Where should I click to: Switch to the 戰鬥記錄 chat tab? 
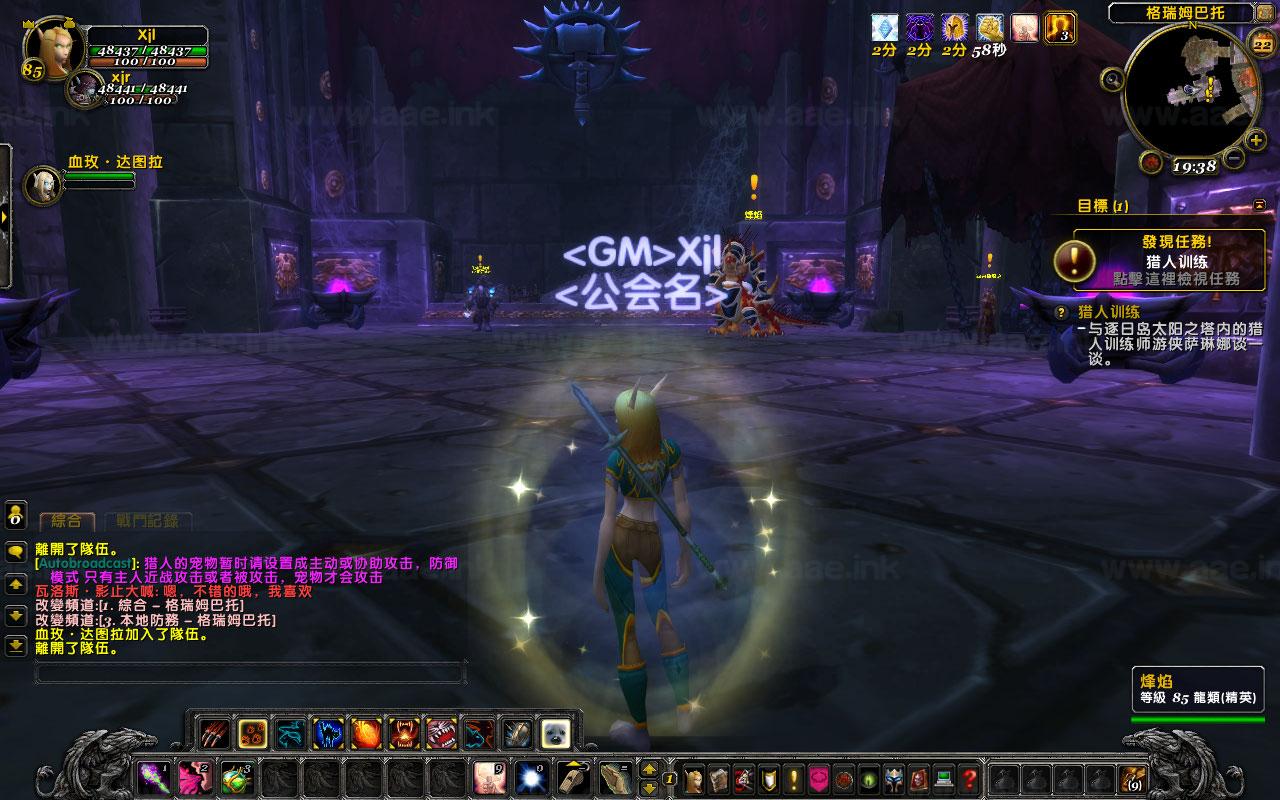(x=147, y=520)
